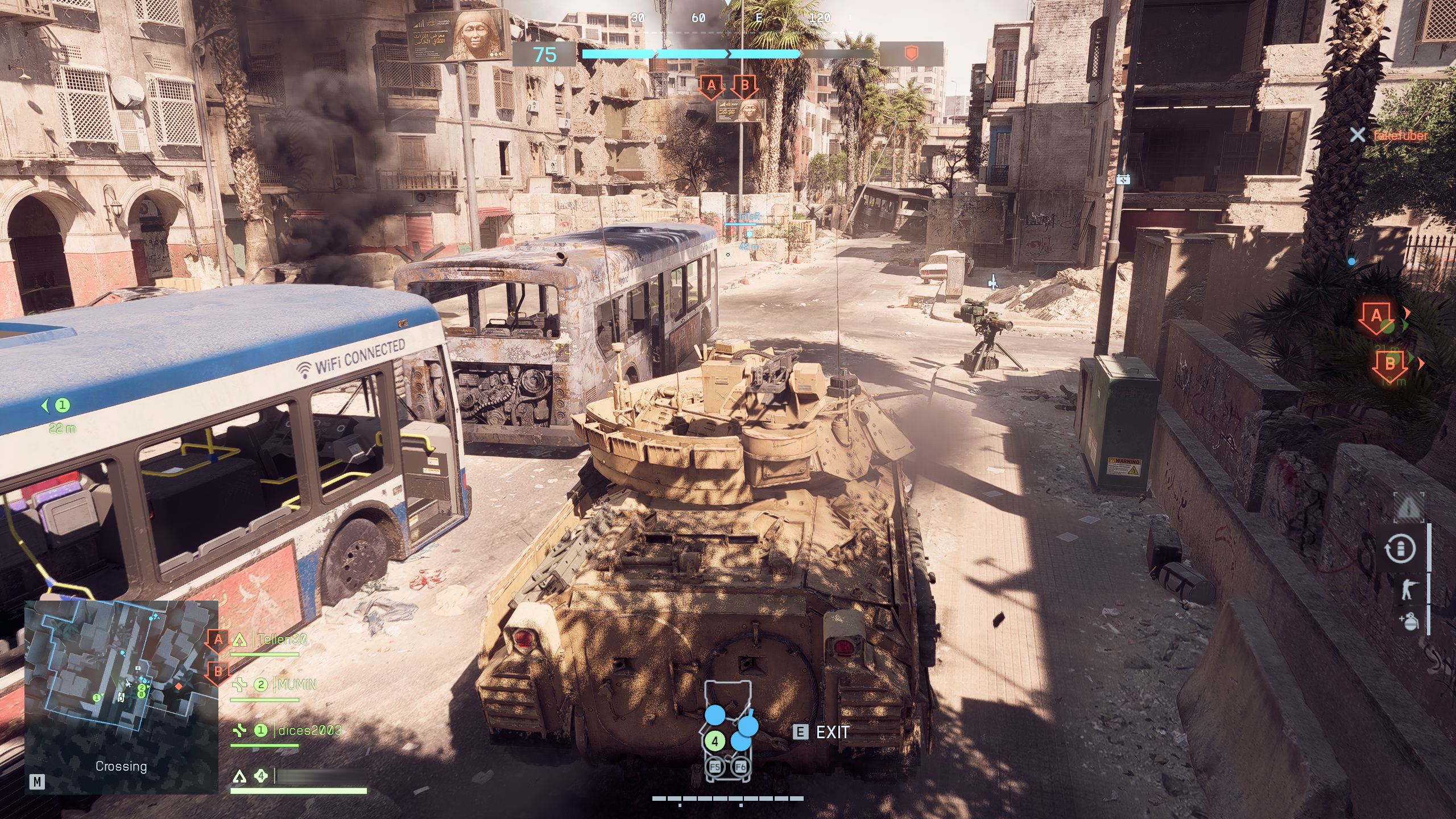Image resolution: width=1456 pixels, height=819 pixels.
Task: Click the red shield enemy team icon
Action: pyautogui.click(x=911, y=55)
